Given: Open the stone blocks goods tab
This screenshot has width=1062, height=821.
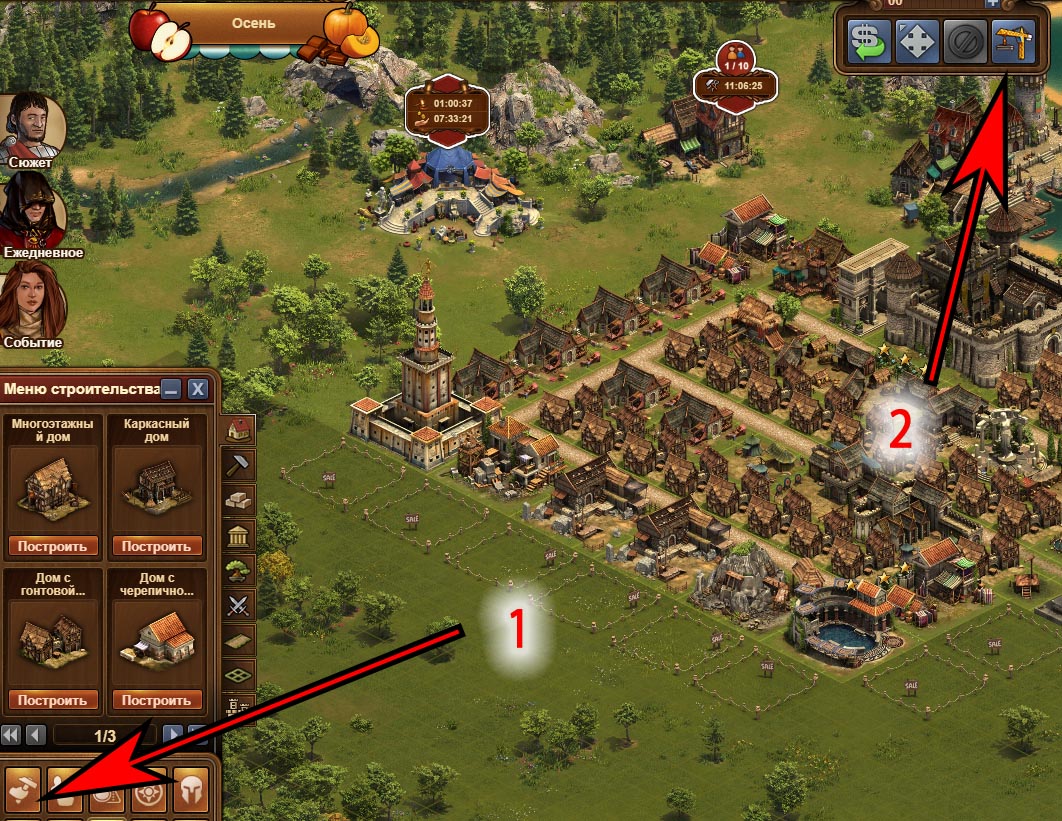Looking at the screenshot, I should click(x=240, y=499).
